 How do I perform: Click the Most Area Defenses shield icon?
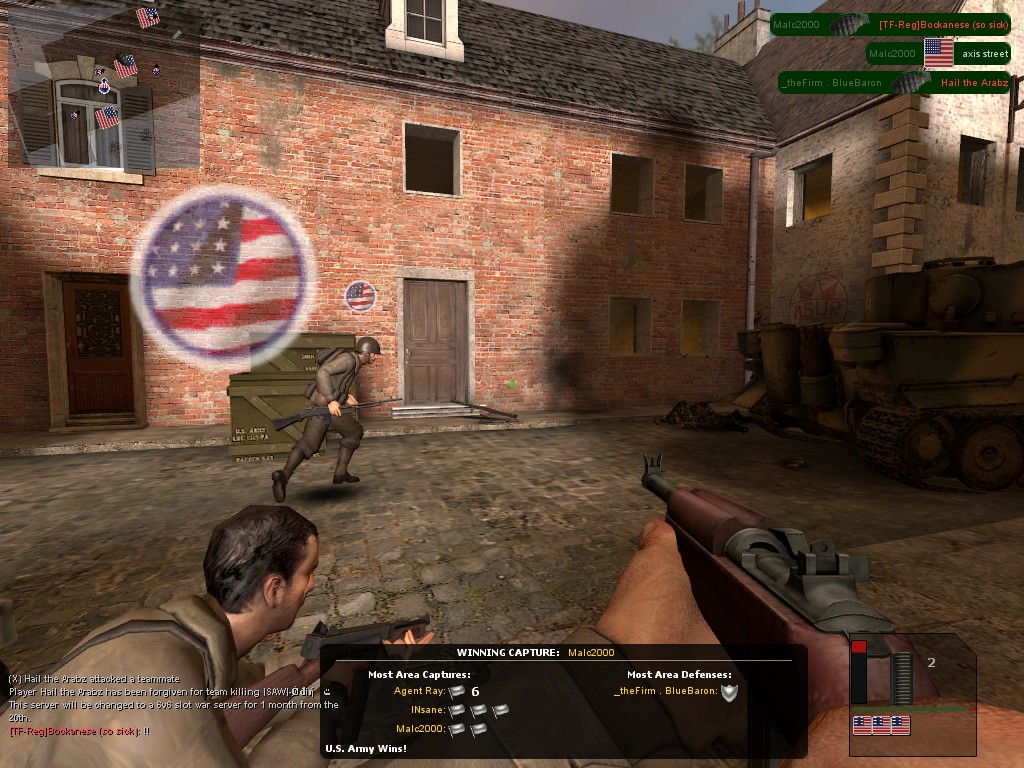729,691
